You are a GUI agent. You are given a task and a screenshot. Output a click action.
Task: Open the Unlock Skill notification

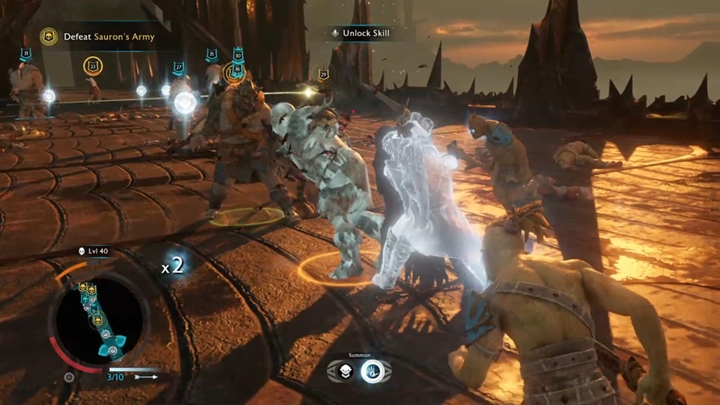coord(360,33)
